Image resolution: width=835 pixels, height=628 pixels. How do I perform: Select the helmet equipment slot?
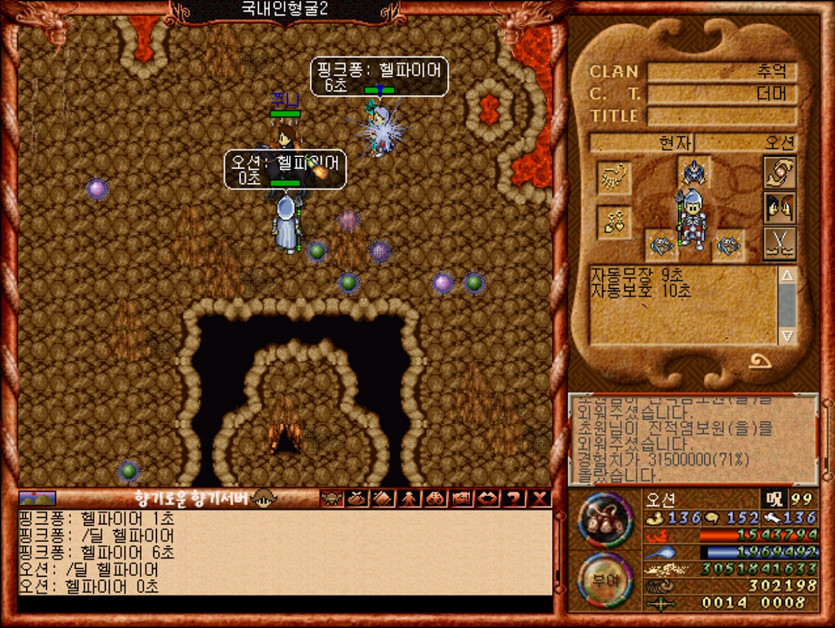click(693, 172)
